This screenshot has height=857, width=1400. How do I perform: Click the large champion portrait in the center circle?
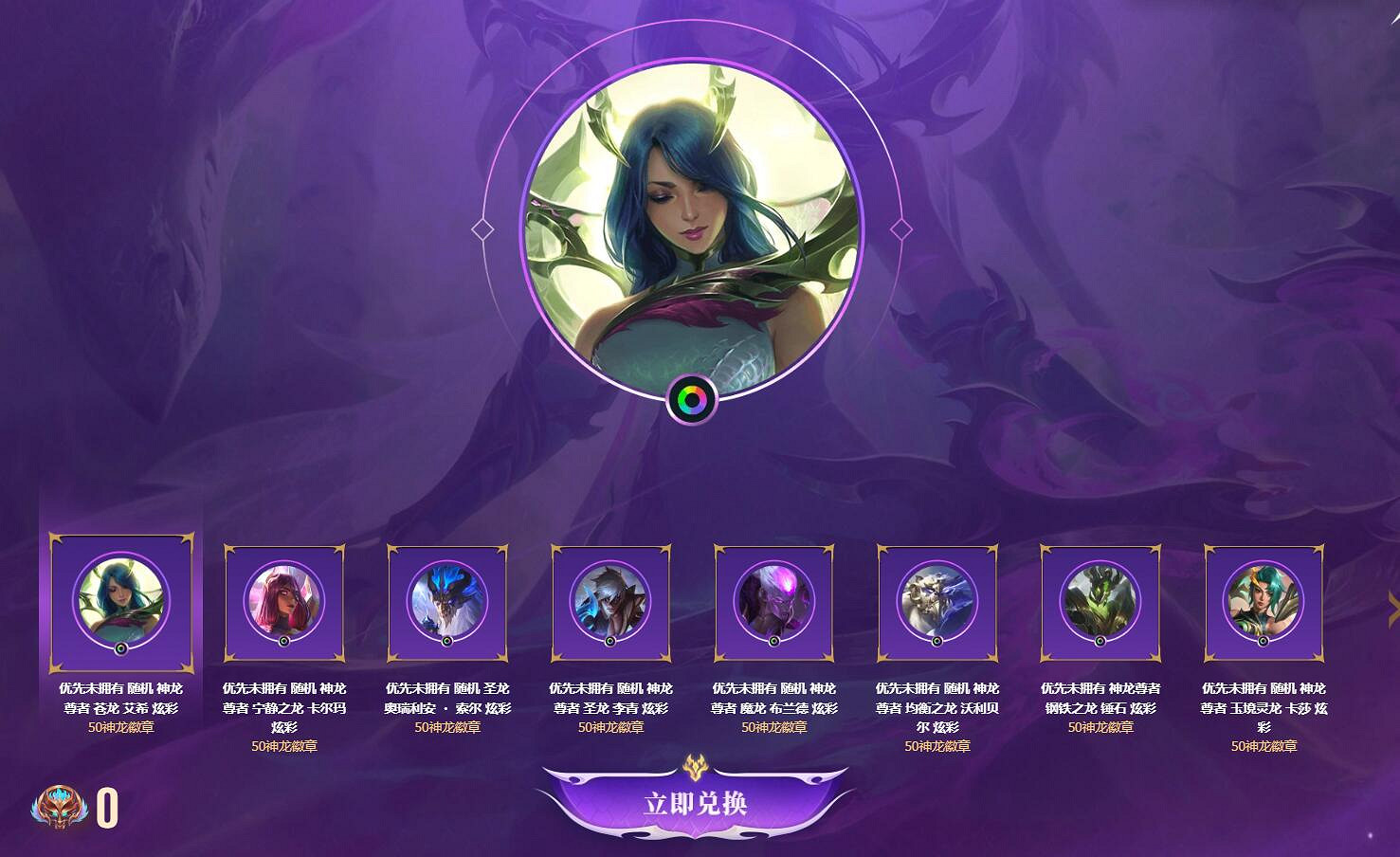pos(693,228)
